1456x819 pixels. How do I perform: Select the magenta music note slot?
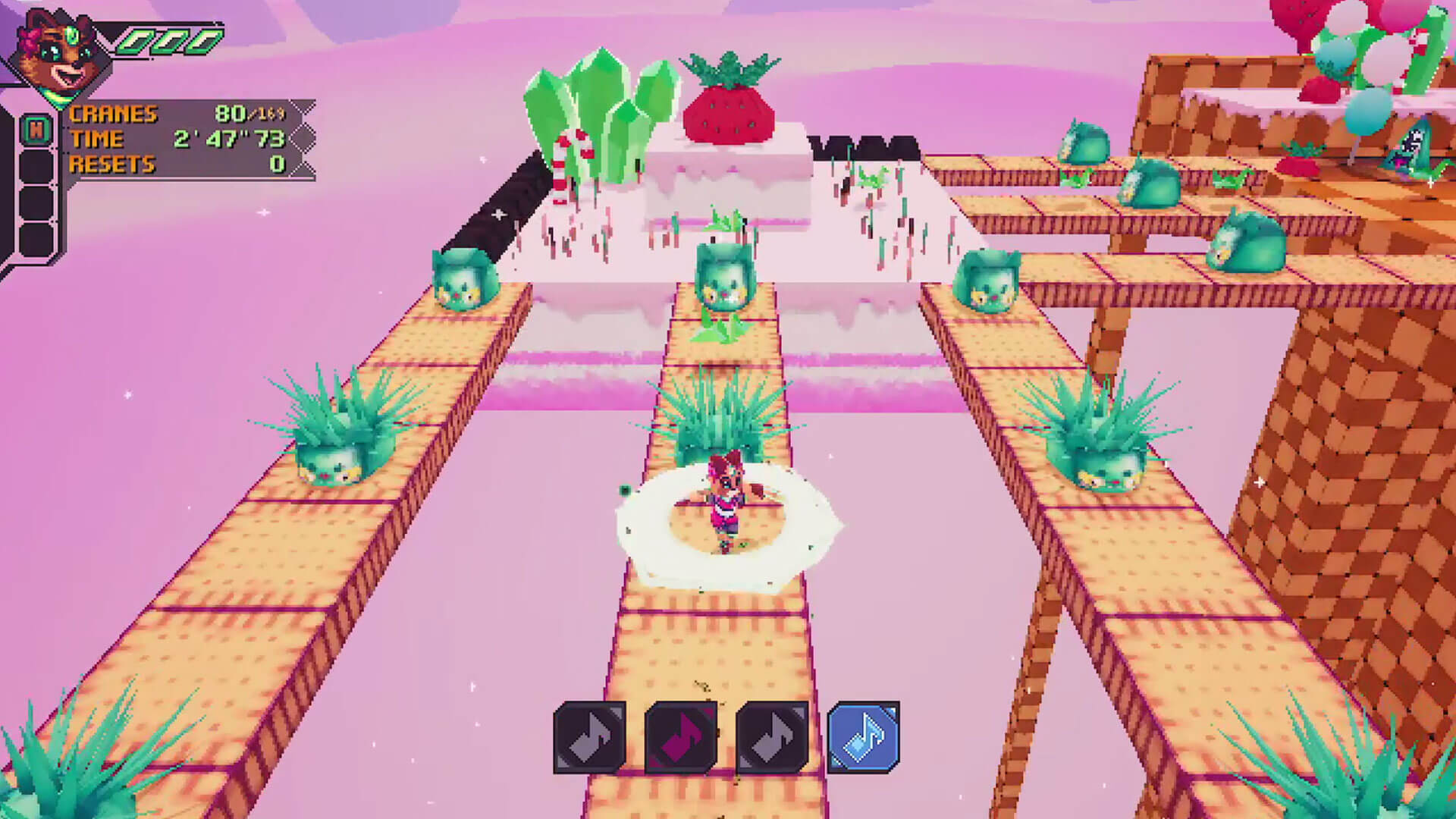[x=681, y=738]
